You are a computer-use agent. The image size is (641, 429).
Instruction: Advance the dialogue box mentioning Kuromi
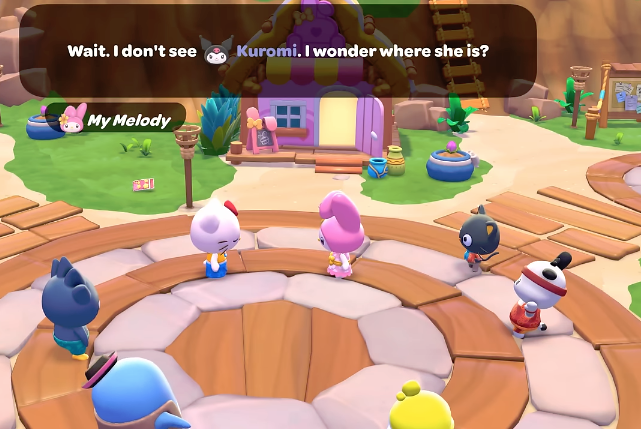(278, 50)
